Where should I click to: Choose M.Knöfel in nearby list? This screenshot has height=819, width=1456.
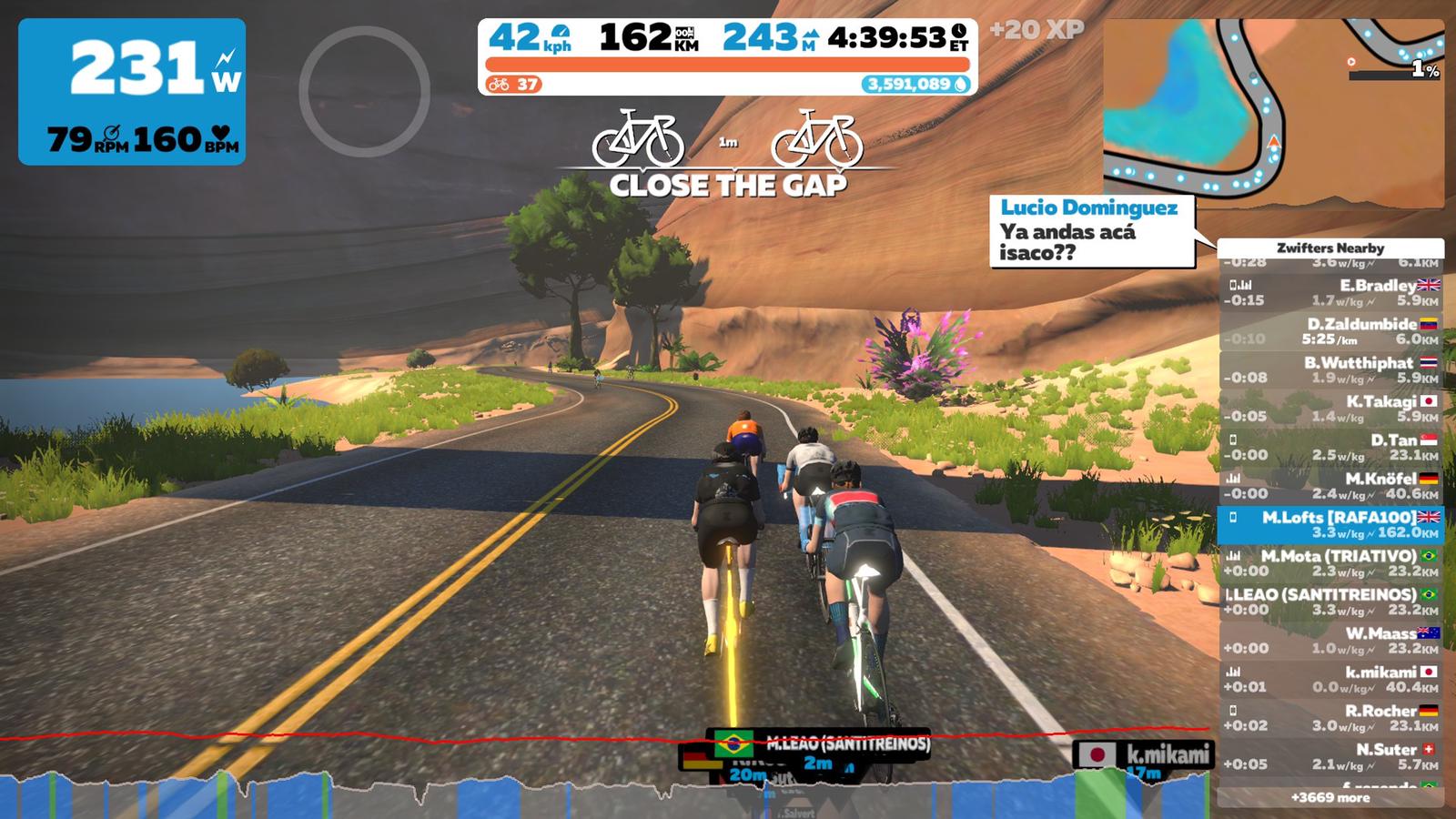pos(1330,486)
